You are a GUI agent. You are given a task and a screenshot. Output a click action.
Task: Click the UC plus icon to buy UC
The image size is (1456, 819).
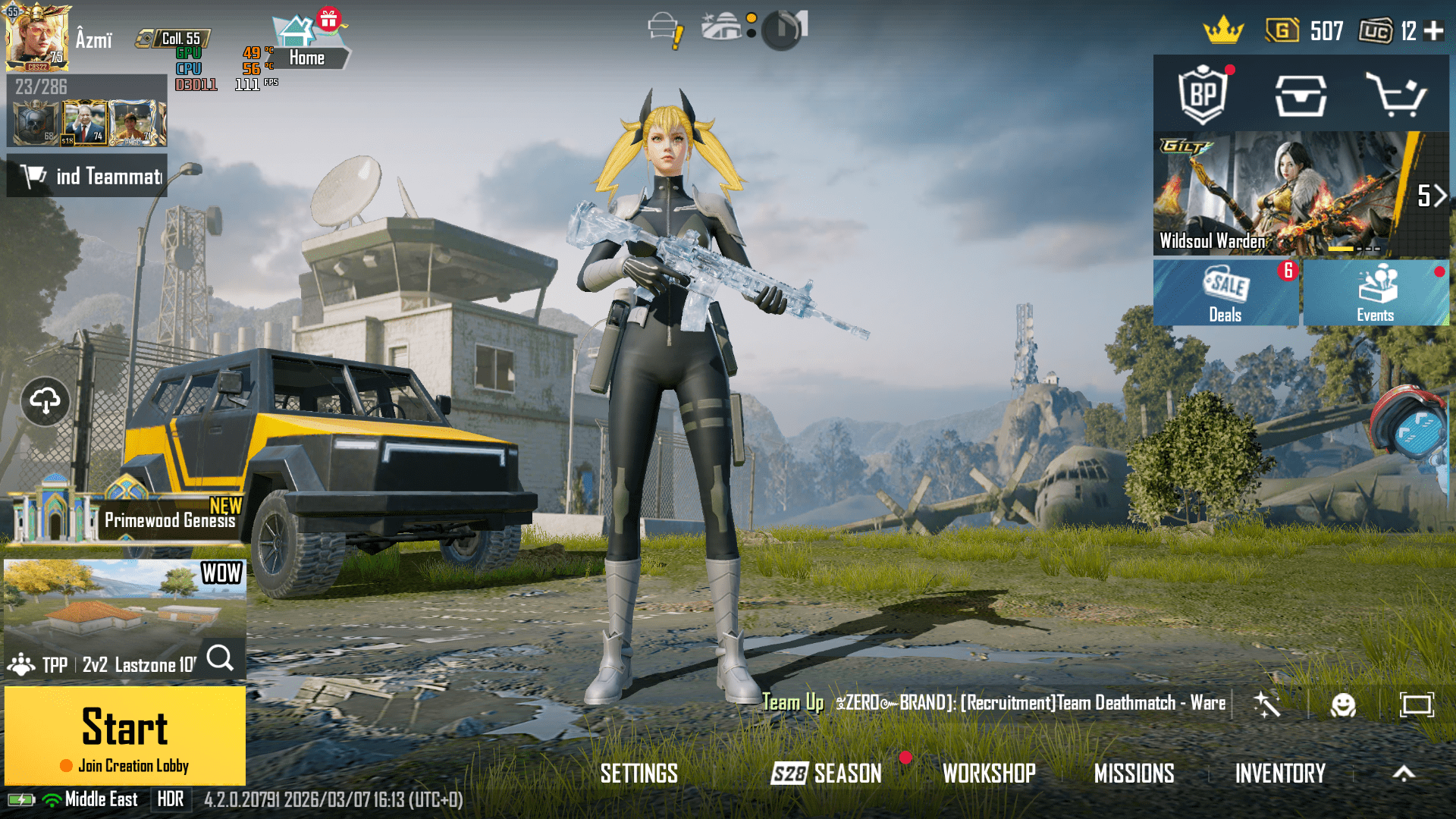pos(1436,32)
